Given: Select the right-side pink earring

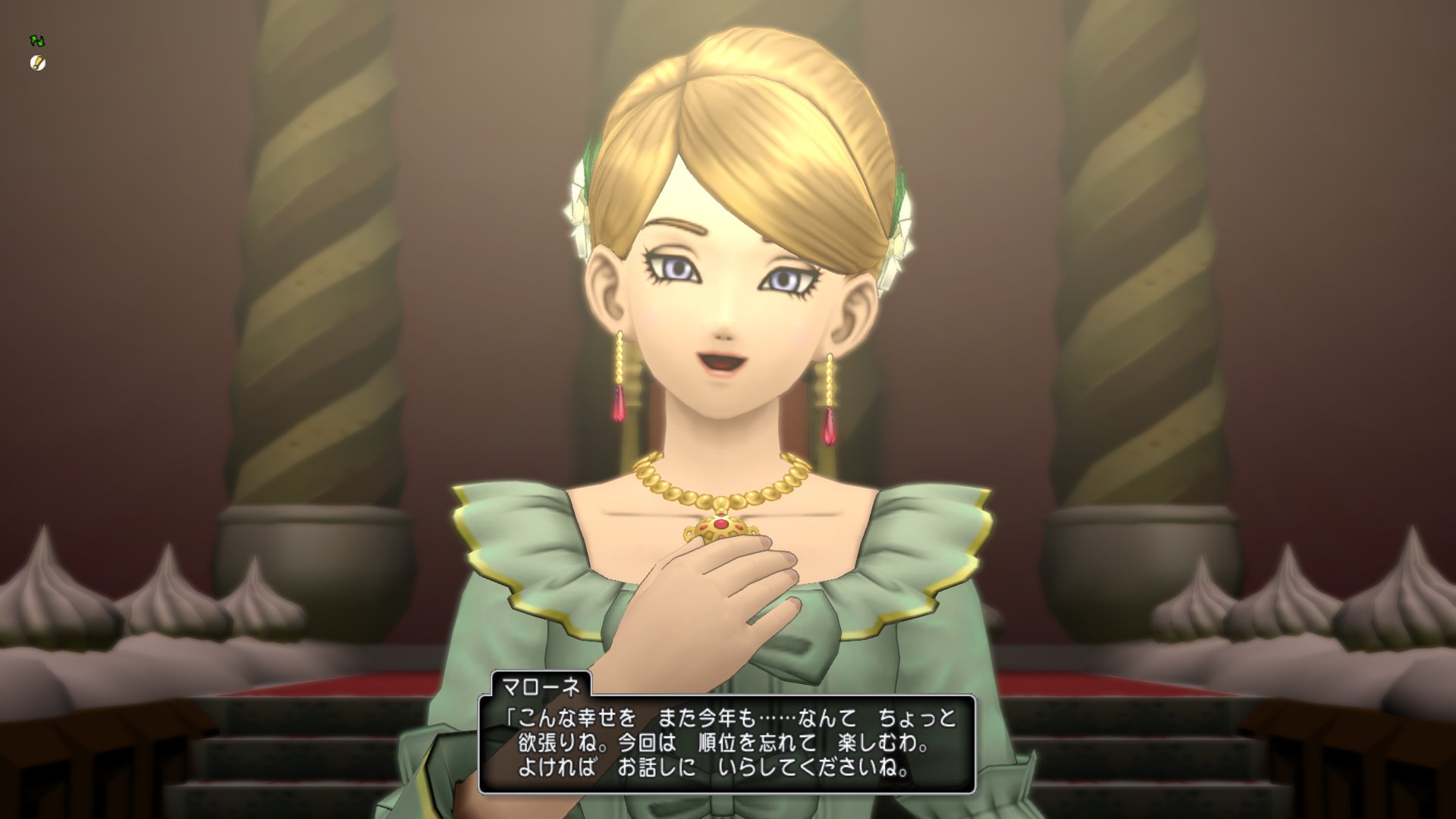Looking at the screenshot, I should [x=830, y=428].
